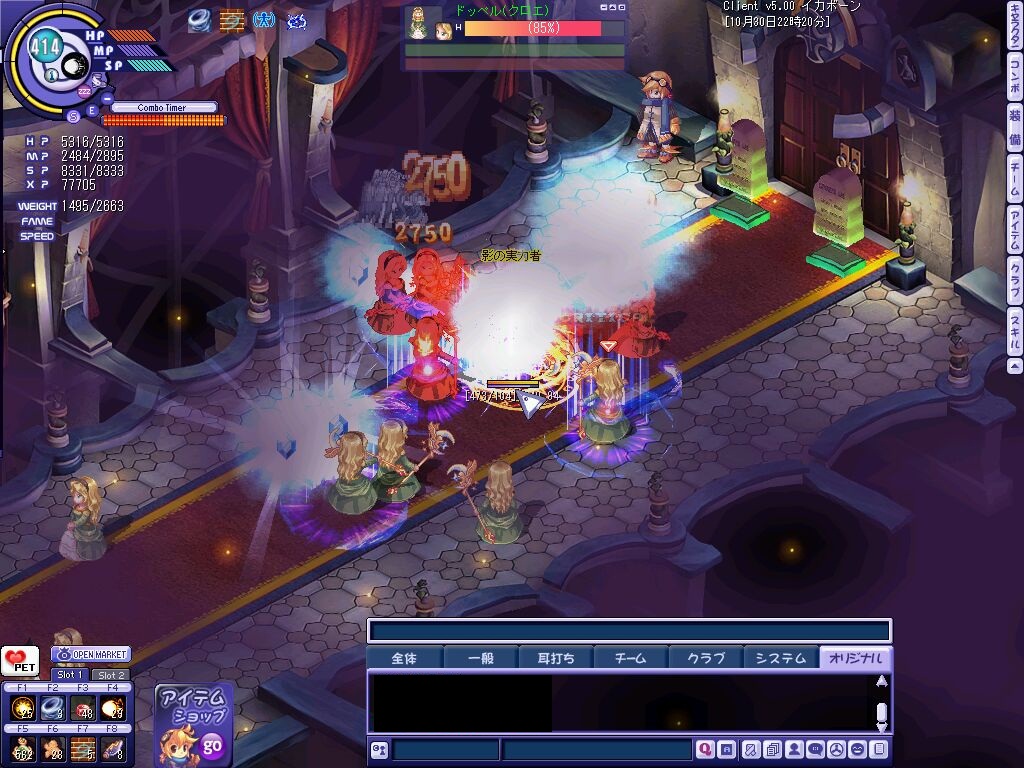Click the red Q button on chat bar
This screenshot has width=1024, height=768.
[705, 749]
